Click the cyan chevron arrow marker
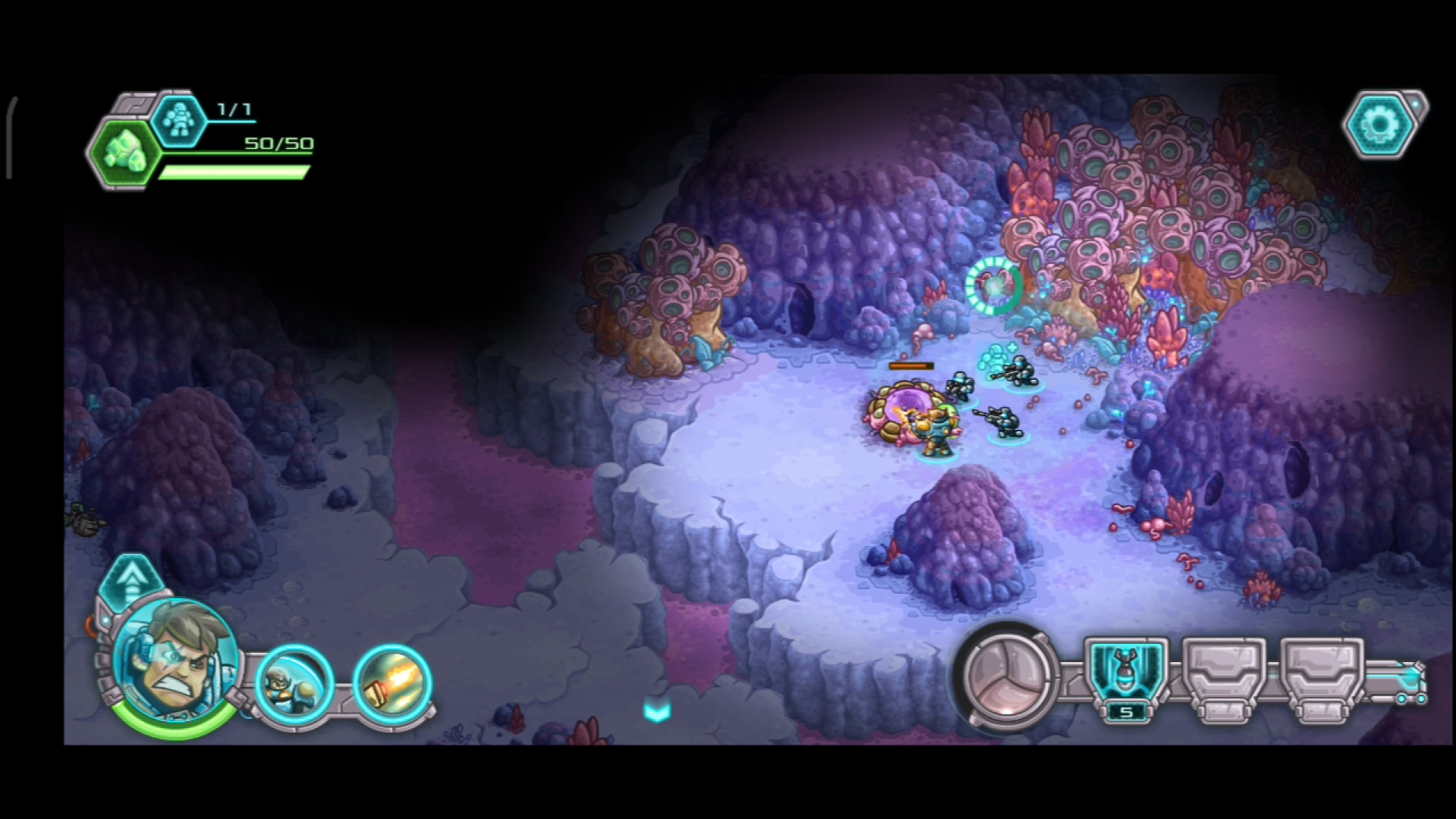 657,711
